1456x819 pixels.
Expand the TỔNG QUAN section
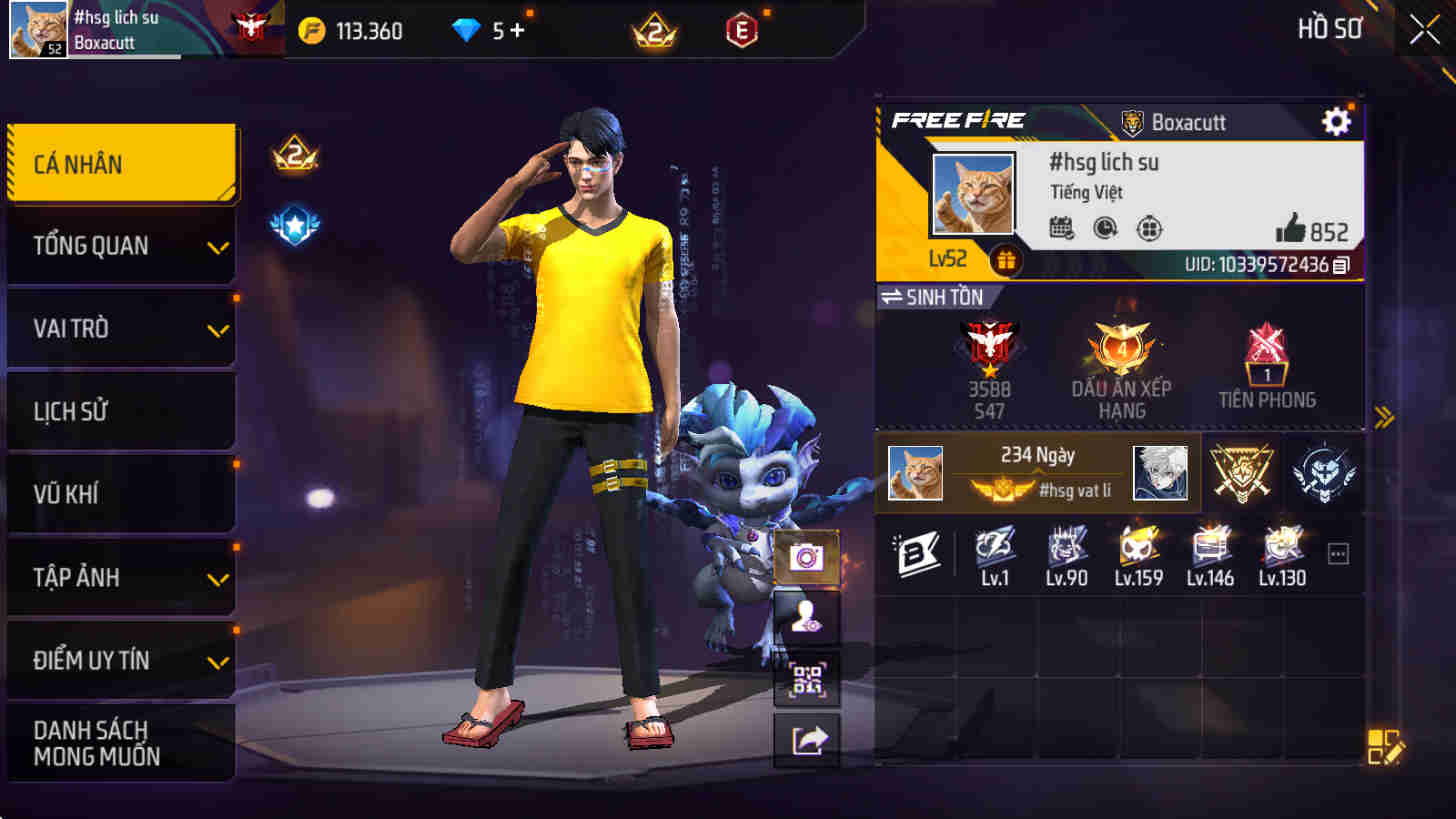coord(121,246)
